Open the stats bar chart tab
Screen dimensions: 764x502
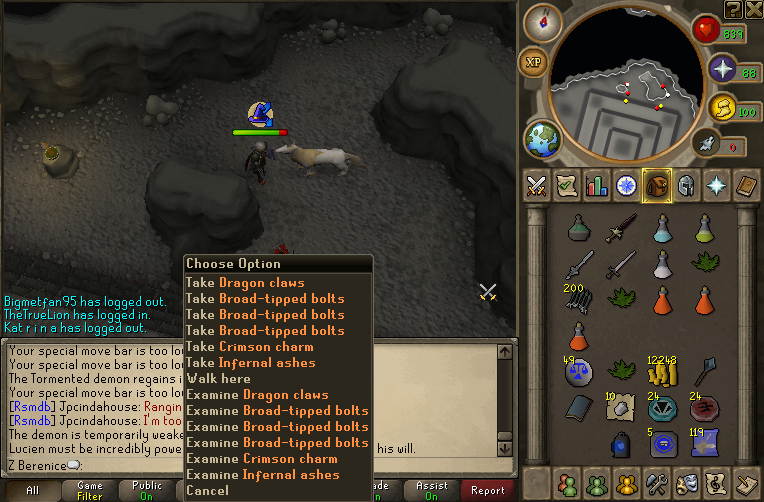[597, 185]
